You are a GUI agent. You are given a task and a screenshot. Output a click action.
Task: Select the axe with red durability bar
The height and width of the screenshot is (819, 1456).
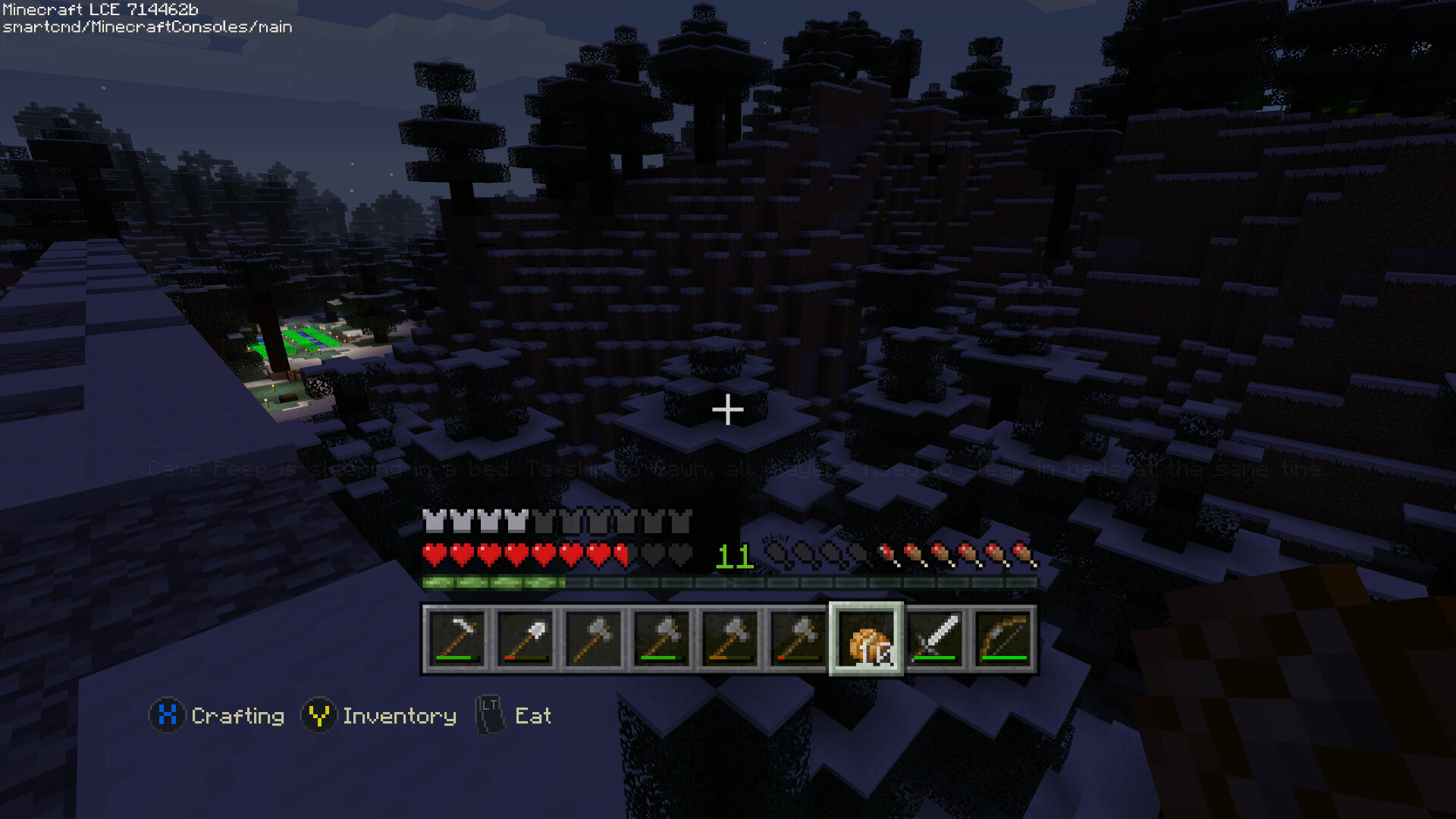click(x=797, y=638)
